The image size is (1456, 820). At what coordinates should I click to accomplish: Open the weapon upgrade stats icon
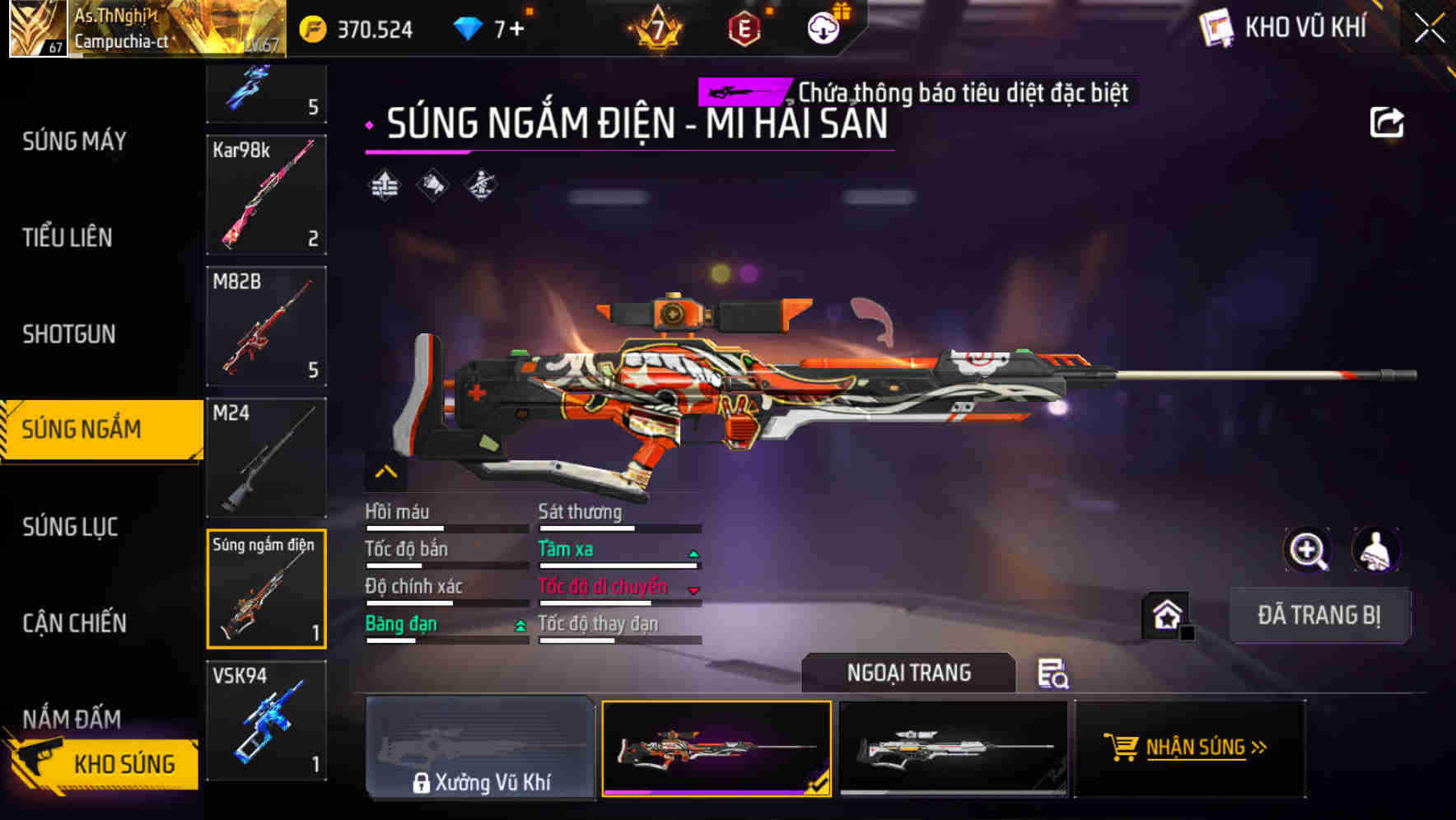382,186
